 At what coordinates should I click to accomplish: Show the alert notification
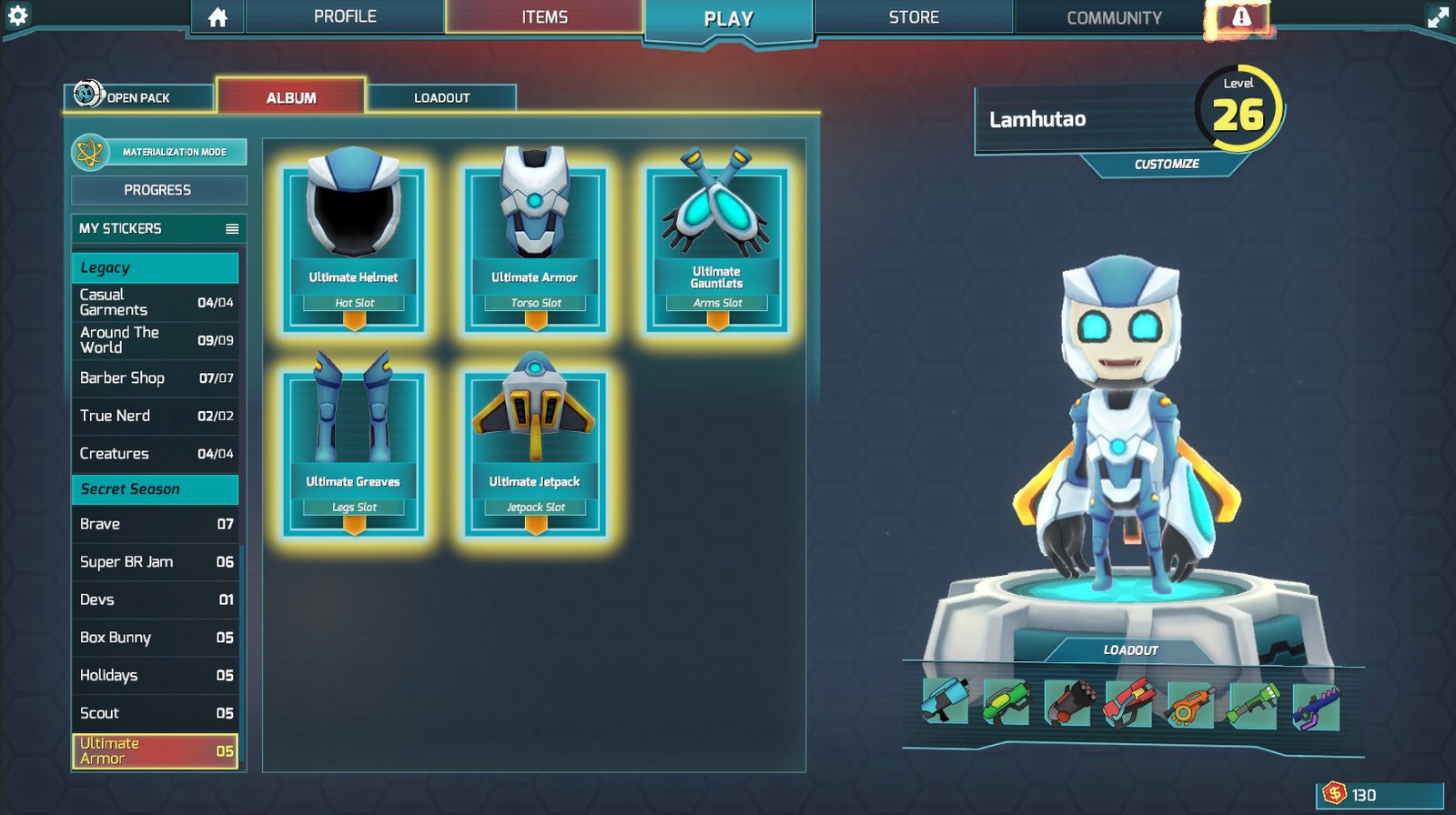1240,17
